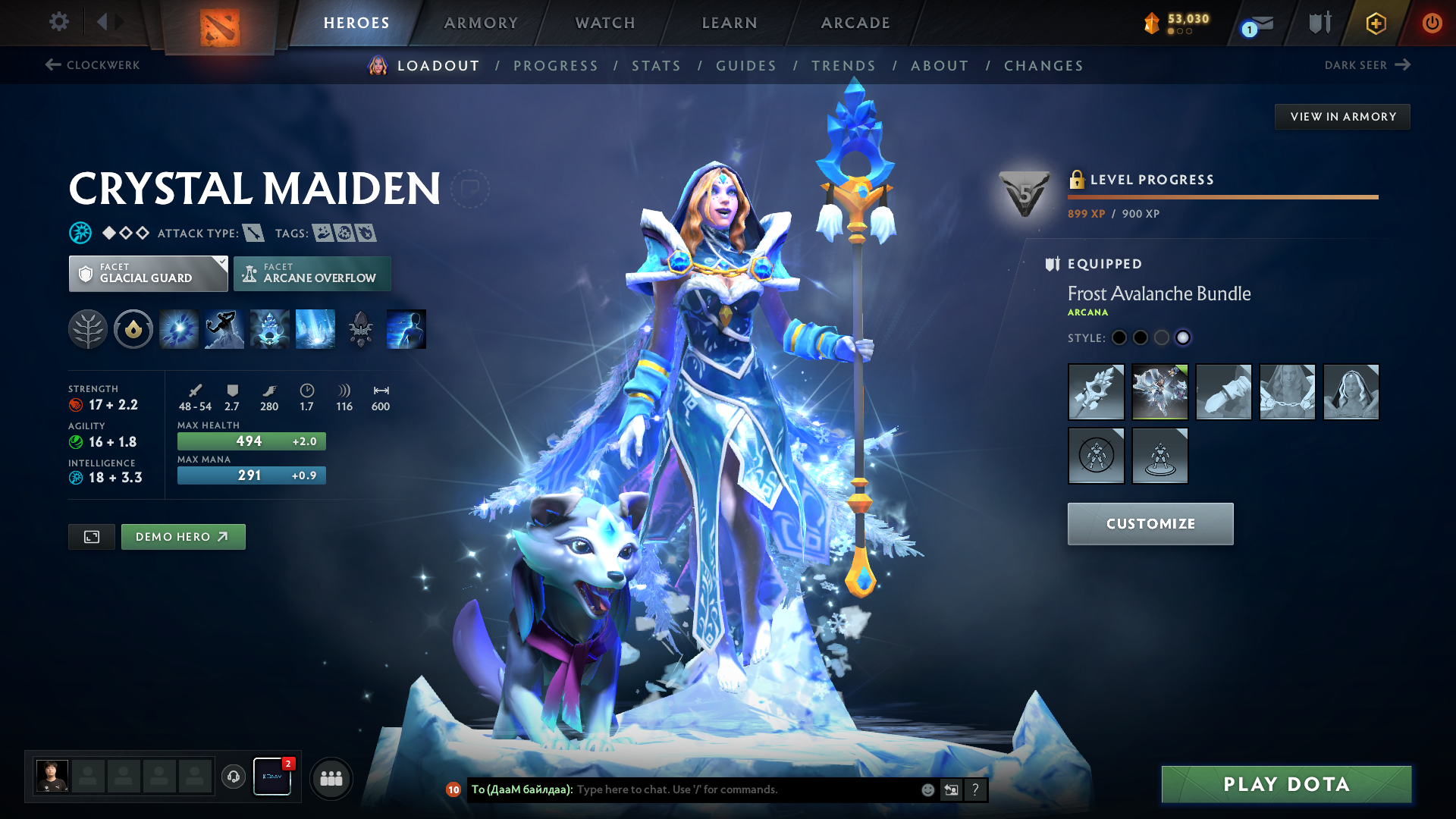Click the Crystal Maiden hero portrait icon near Loadout

click(x=377, y=65)
